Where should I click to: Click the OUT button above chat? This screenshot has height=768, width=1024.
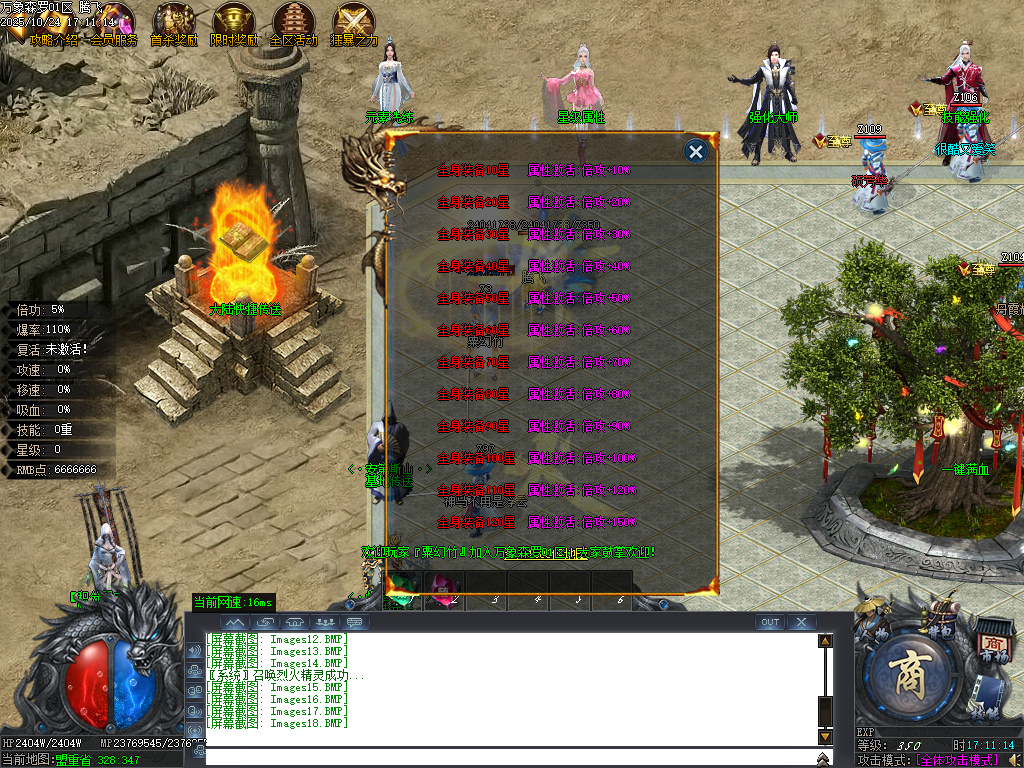point(769,622)
